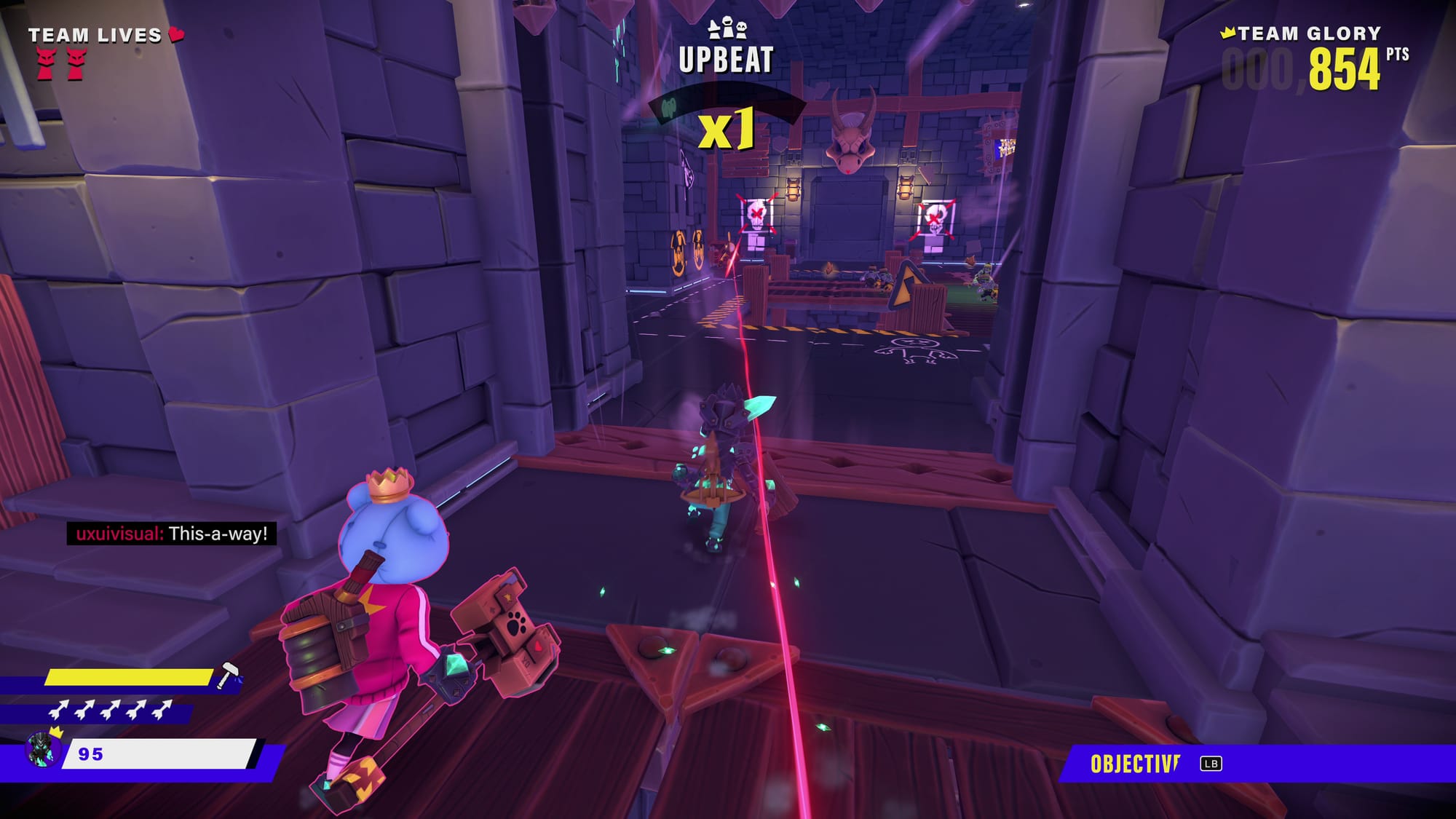
Task: Click the audience icon above Upbeat
Action: 727,29
